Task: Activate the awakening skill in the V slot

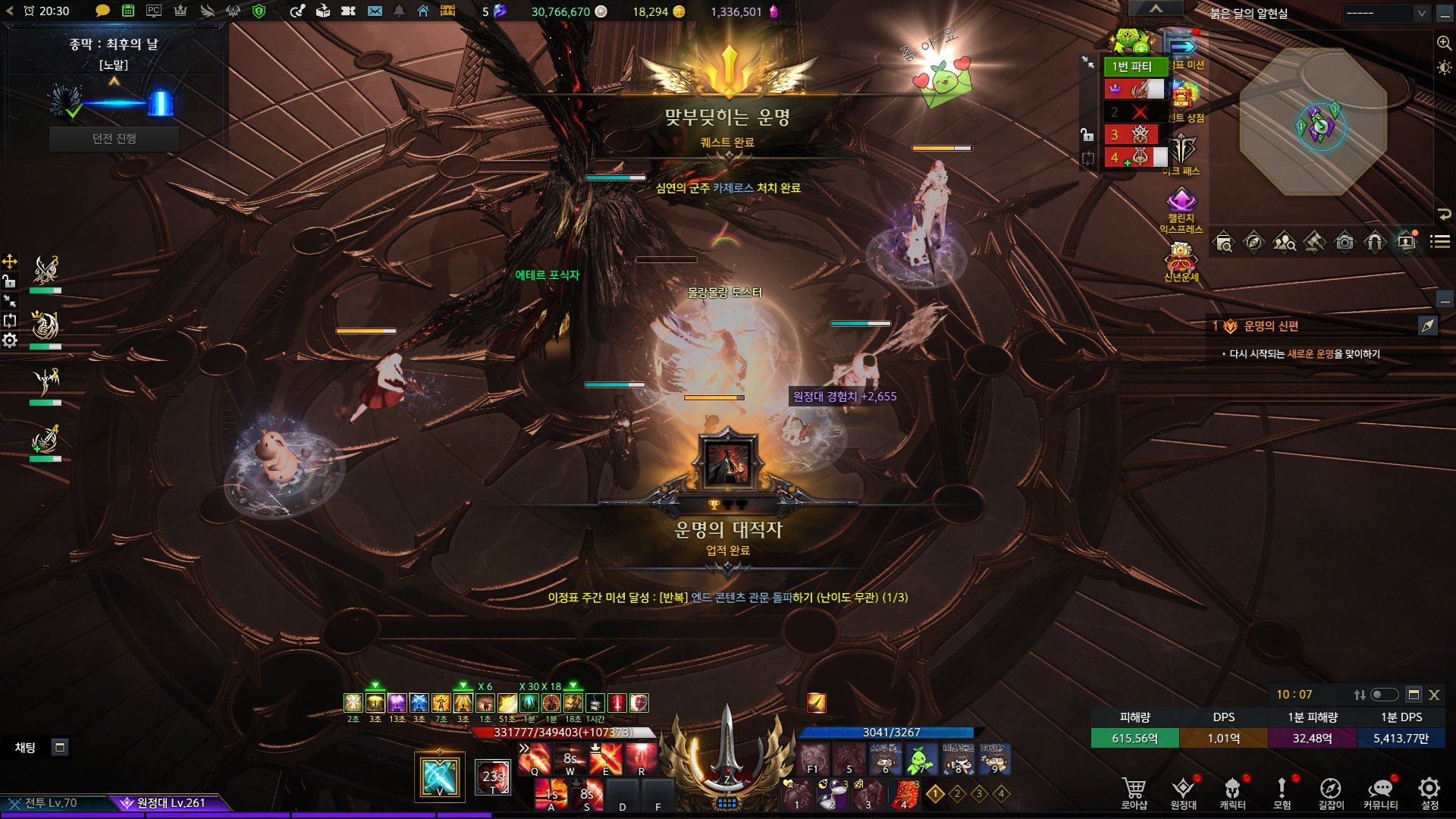Action: [440, 776]
